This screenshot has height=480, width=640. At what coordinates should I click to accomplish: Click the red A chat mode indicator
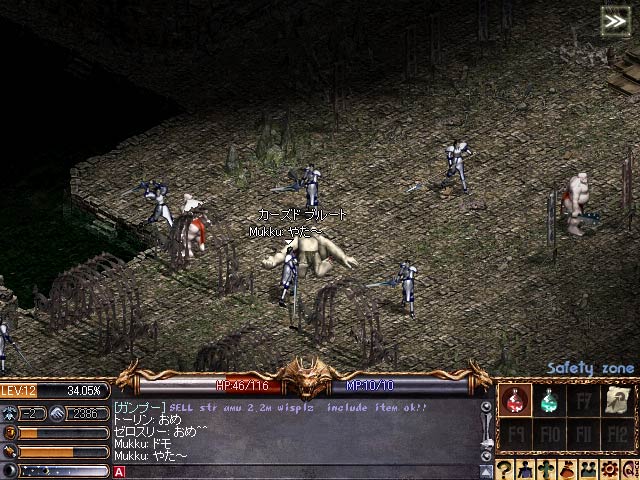[x=119, y=471]
